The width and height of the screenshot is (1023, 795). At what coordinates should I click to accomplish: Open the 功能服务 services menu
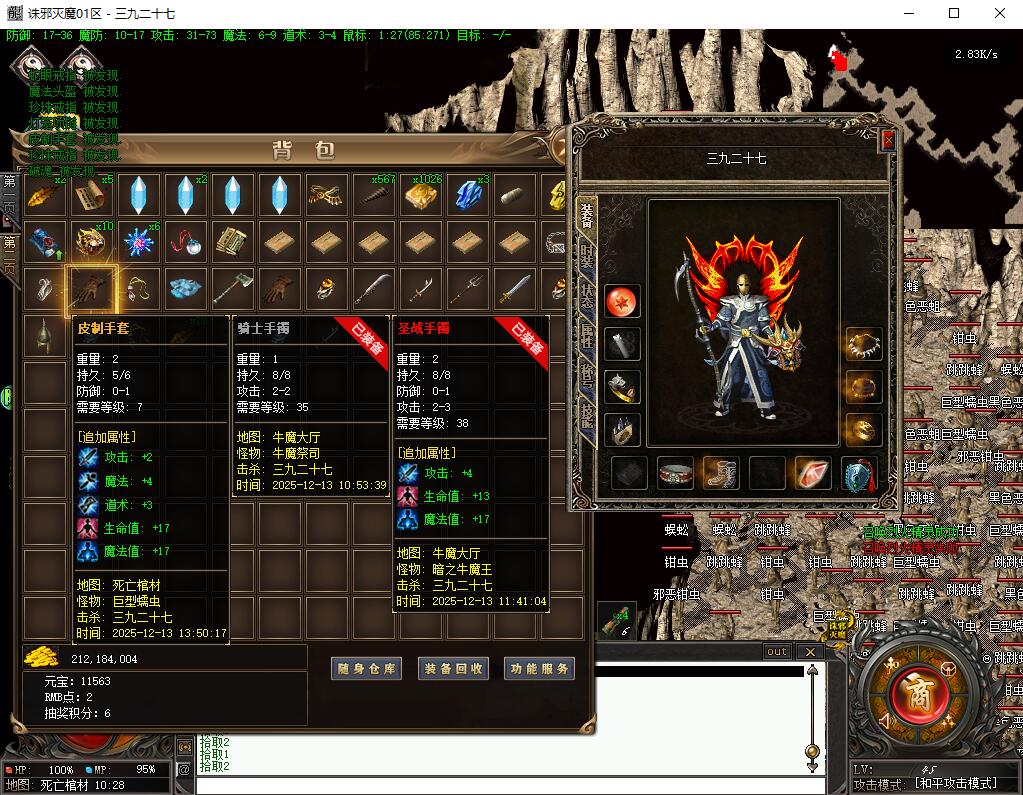(x=539, y=669)
